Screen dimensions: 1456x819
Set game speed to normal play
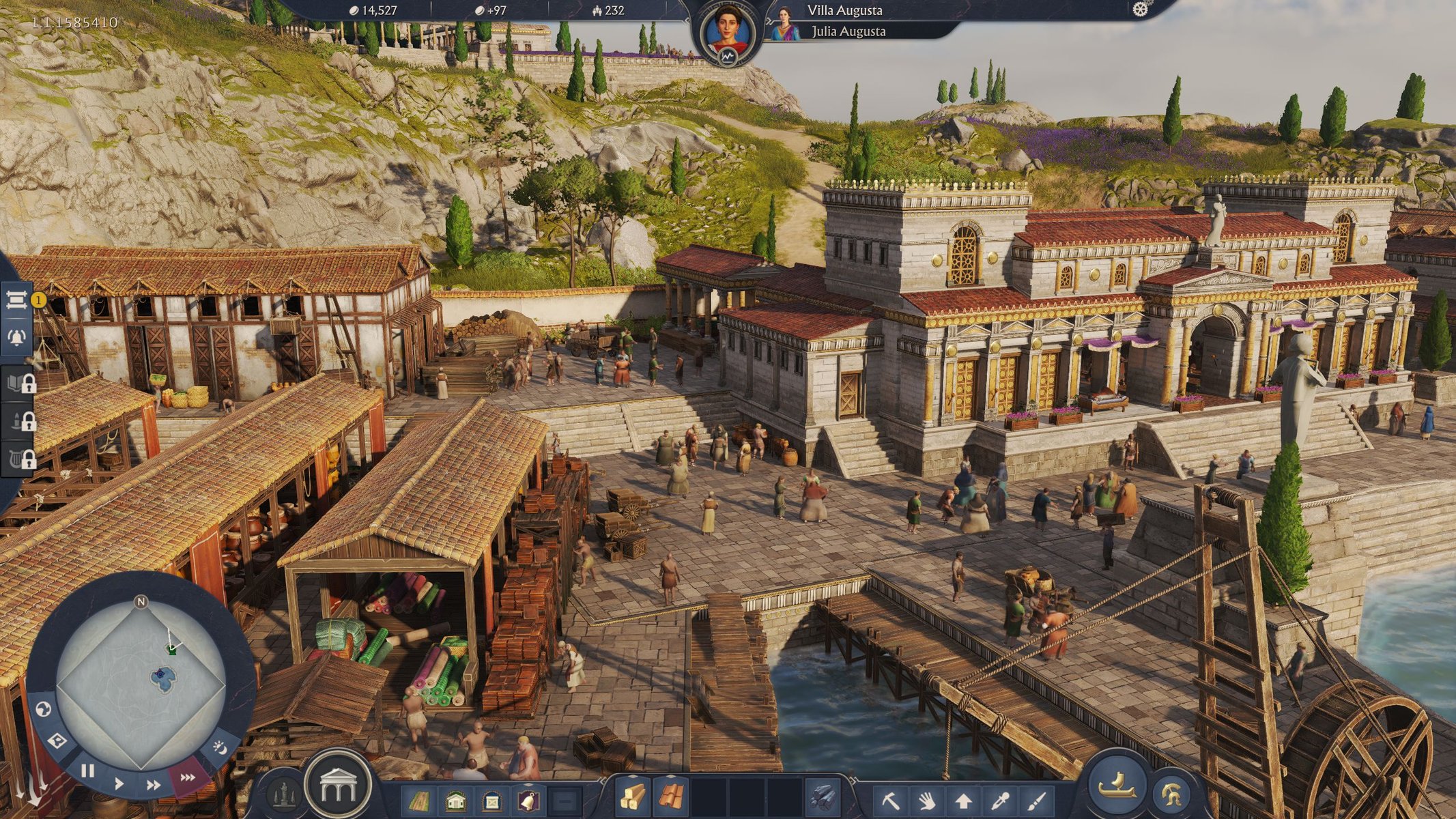119,783
